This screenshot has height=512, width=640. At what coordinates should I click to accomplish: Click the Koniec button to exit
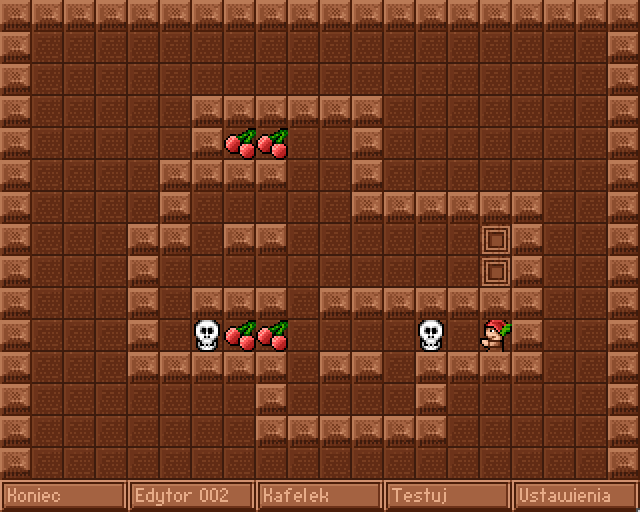[x=64, y=496]
